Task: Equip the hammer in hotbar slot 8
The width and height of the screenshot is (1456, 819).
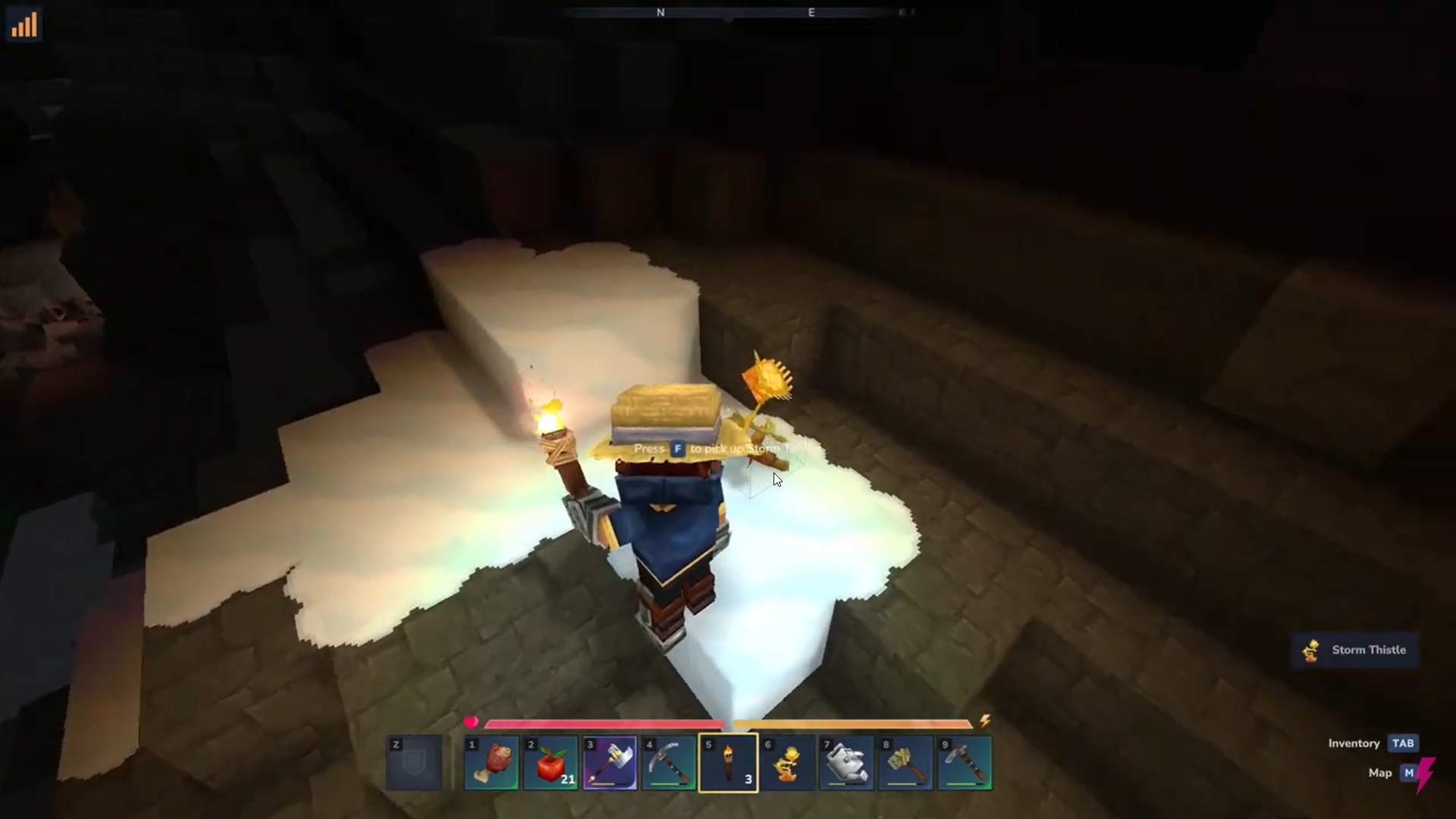Action: [x=905, y=763]
